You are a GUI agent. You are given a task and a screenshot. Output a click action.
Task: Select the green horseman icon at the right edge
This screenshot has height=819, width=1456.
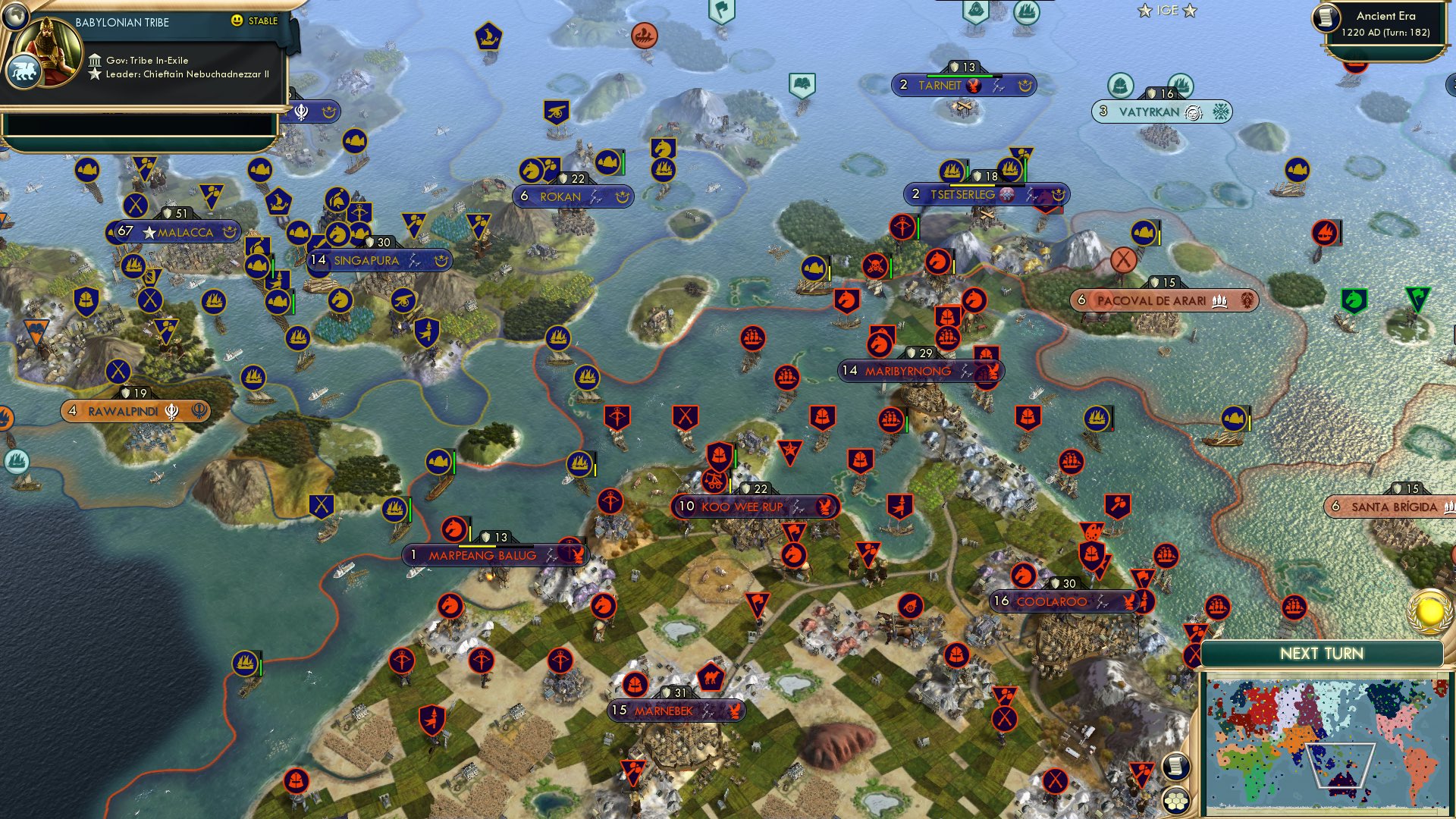[x=1354, y=300]
